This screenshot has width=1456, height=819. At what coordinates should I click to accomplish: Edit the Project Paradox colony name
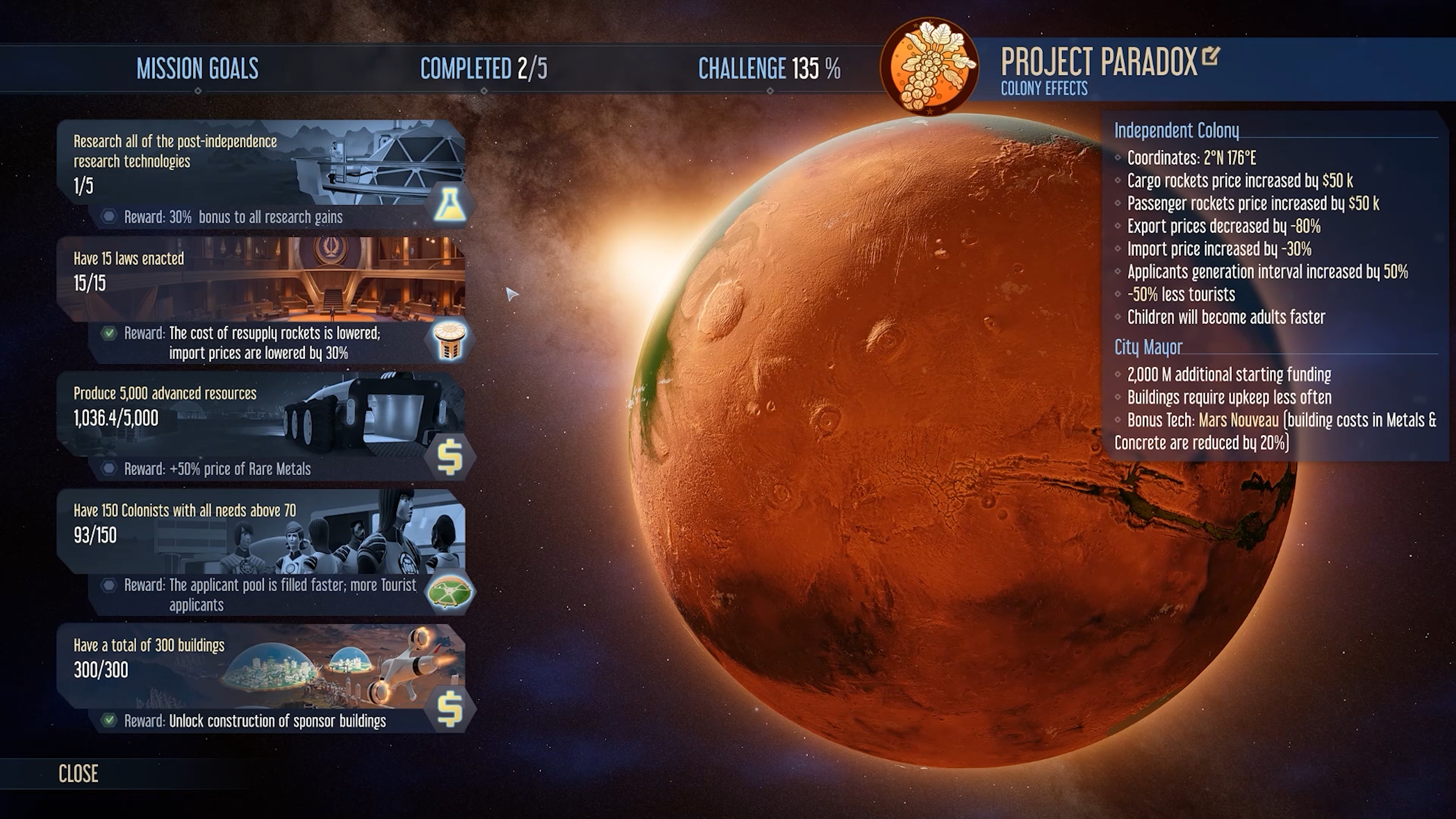1210,56
